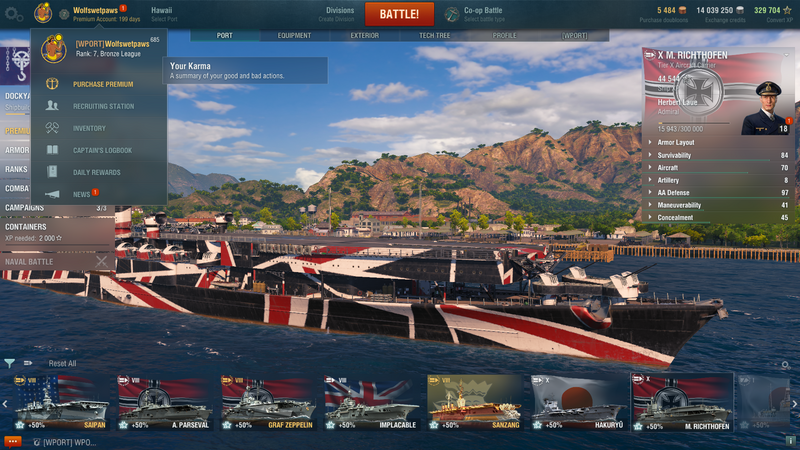Open the Captain's Logbook
The height and width of the screenshot is (450, 800).
(102, 150)
